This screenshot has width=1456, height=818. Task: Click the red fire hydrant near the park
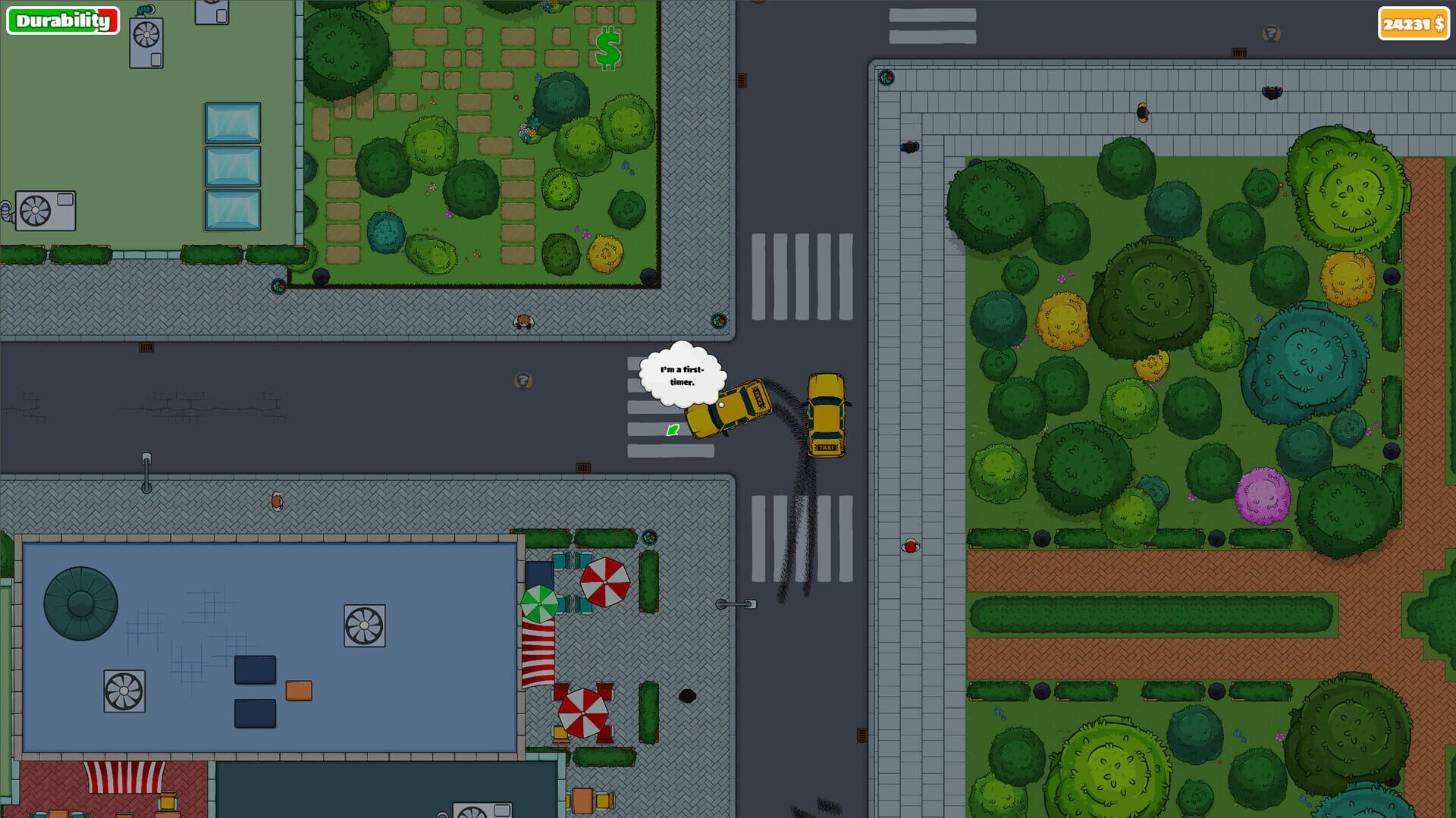[x=909, y=545]
